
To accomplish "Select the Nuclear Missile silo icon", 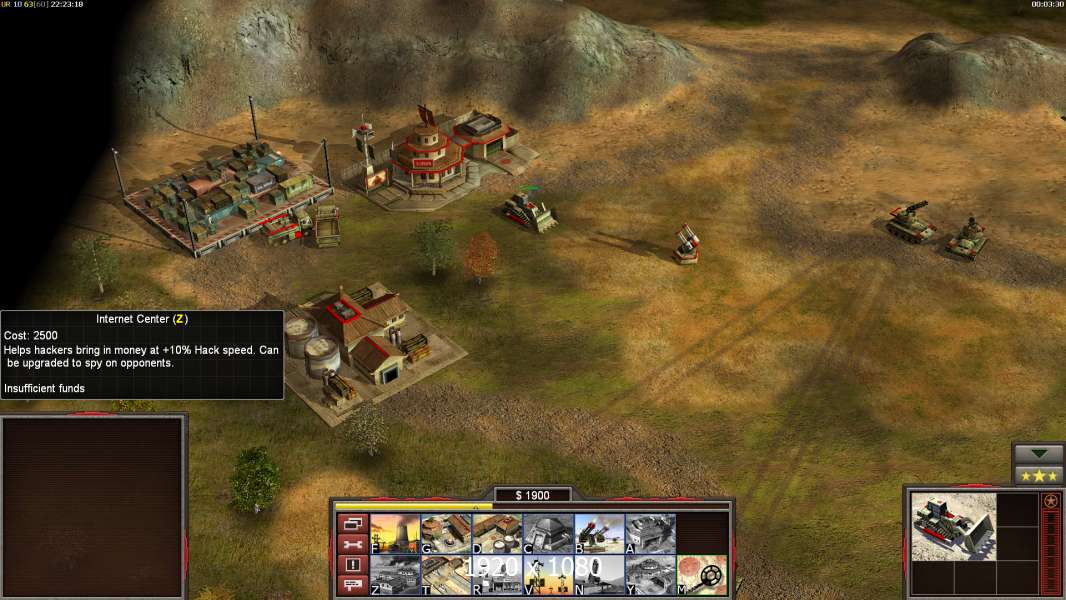I will point(599,574).
